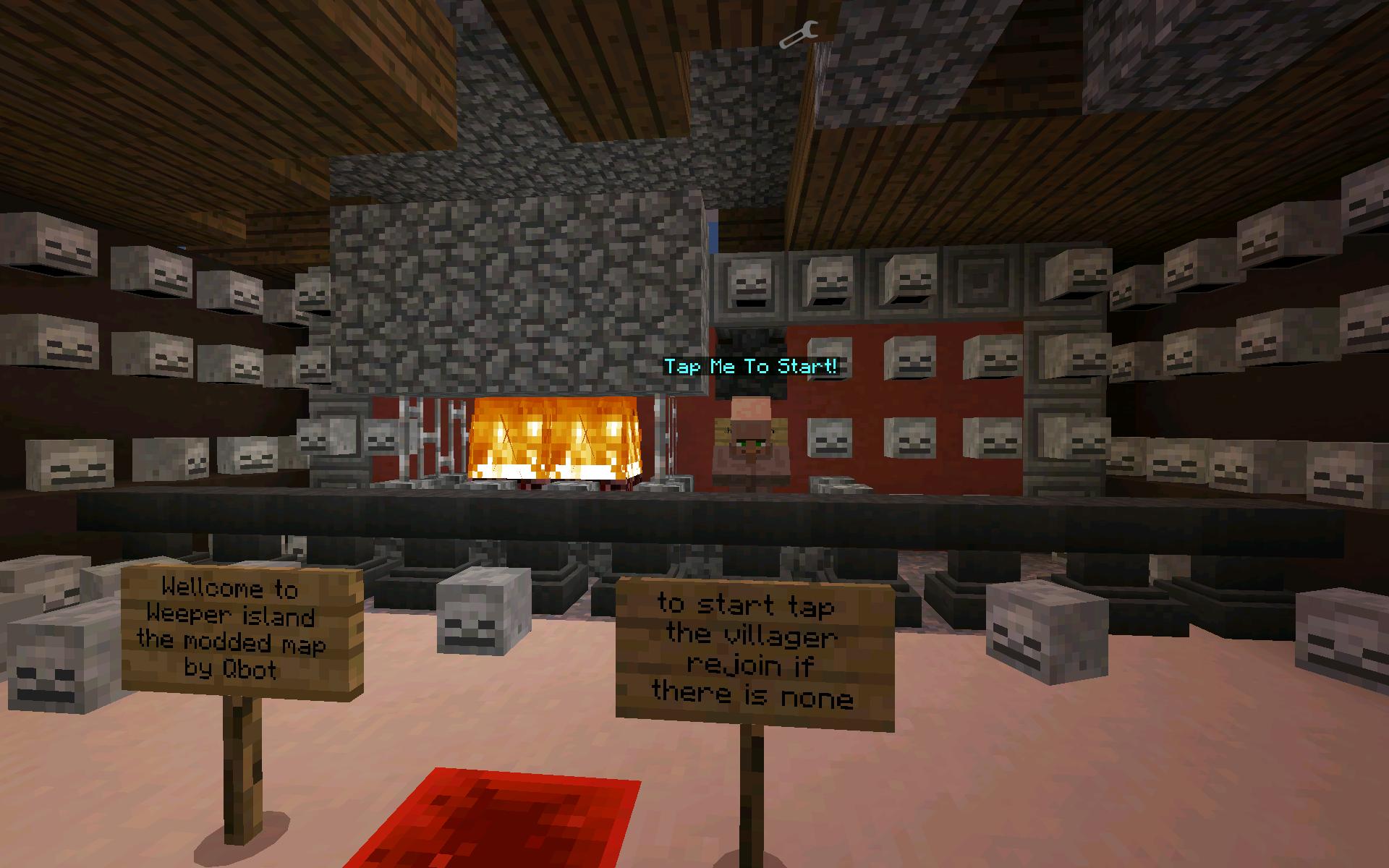The image size is (1389, 868).
Task: Open the wrench mod-launcher options icon
Action: pyautogui.click(x=799, y=34)
